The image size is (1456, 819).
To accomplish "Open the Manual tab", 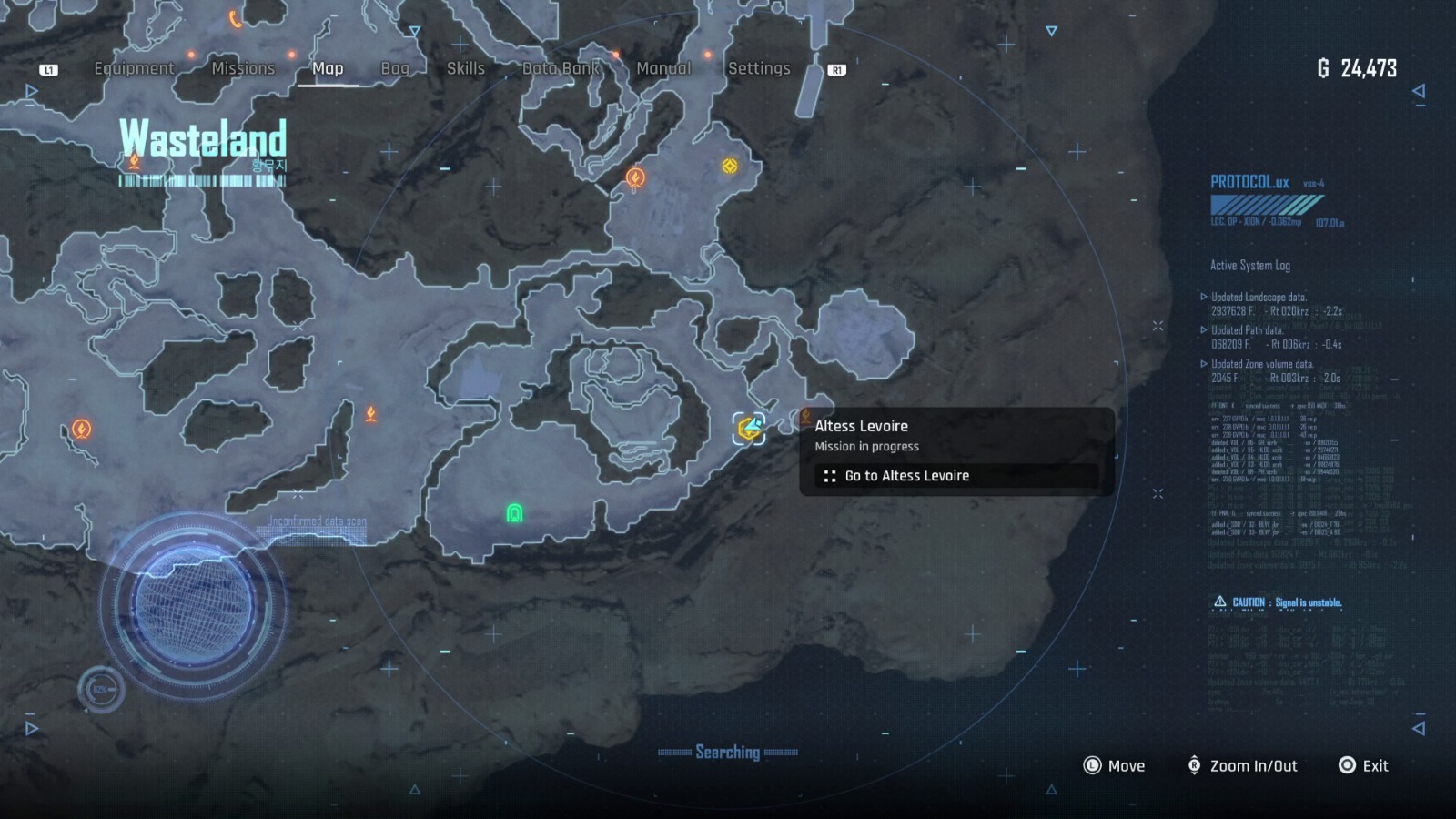I will pyautogui.click(x=663, y=68).
